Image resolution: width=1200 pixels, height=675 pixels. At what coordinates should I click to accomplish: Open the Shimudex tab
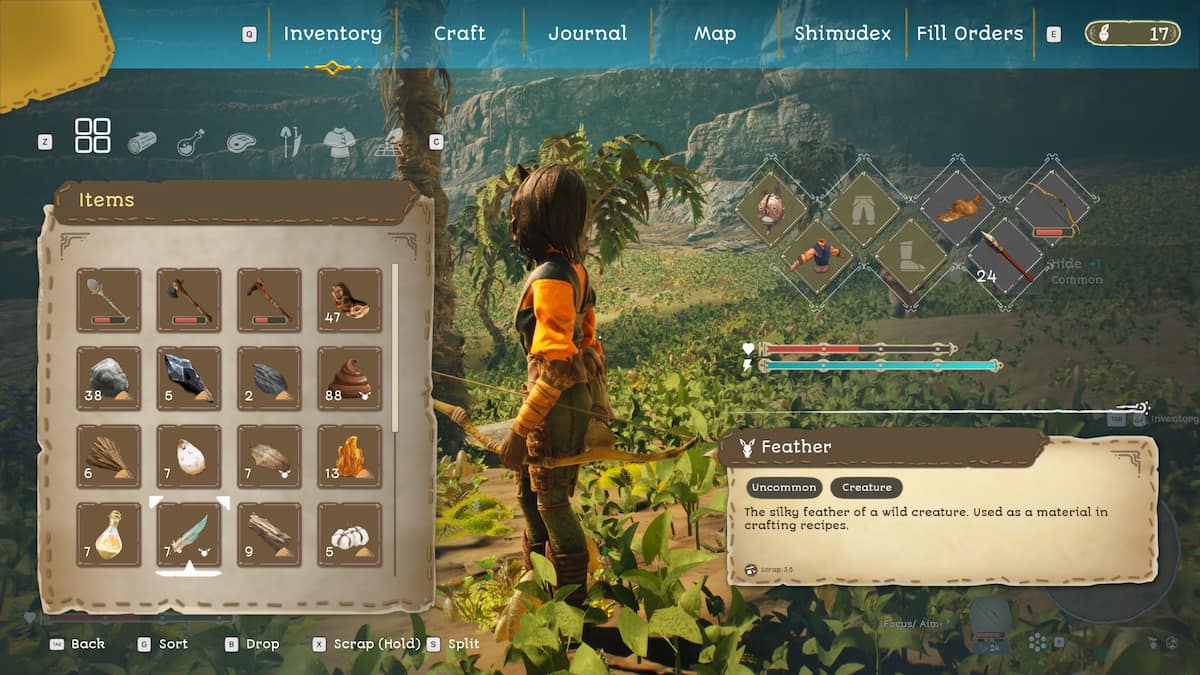[x=842, y=33]
